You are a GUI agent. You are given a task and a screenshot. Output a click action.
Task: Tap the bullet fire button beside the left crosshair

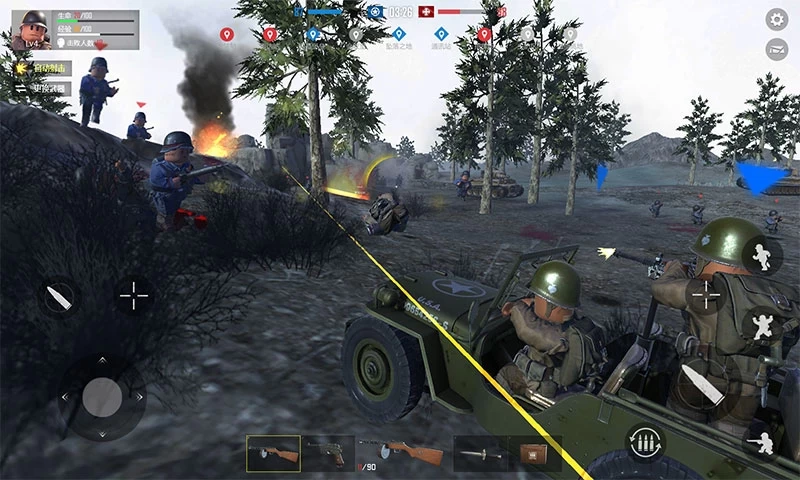point(59,296)
